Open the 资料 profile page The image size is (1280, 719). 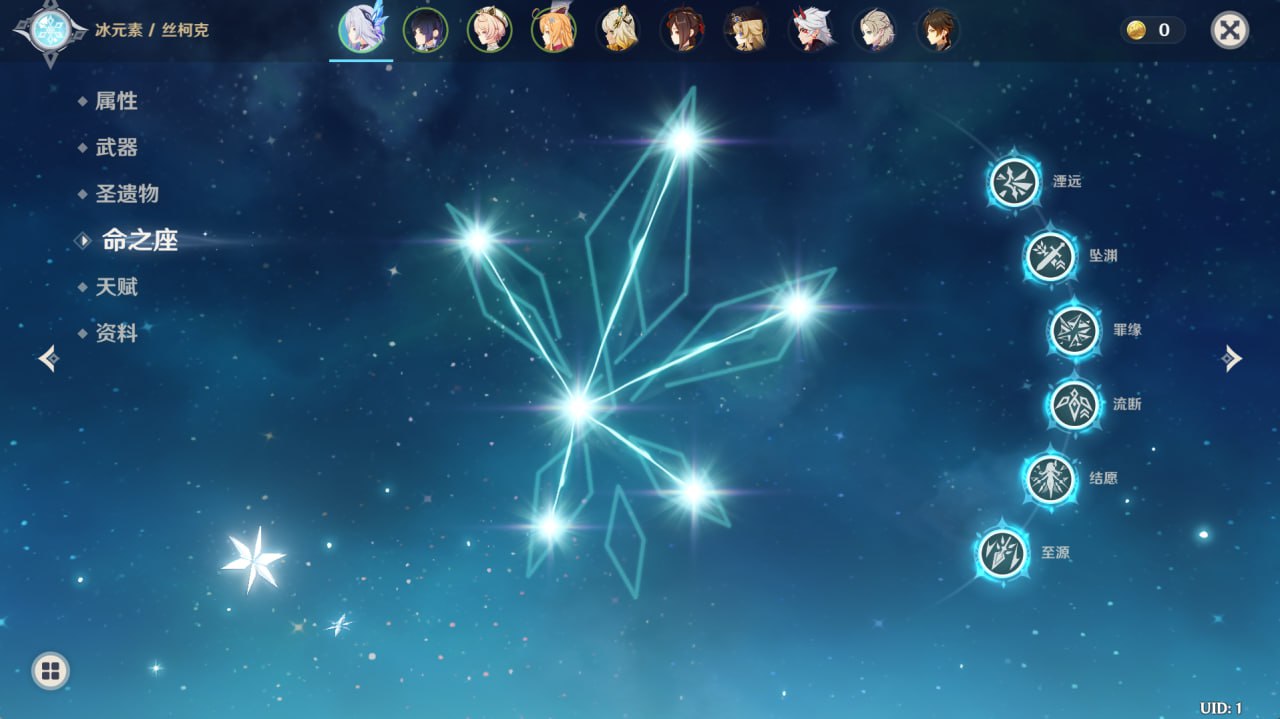point(116,333)
